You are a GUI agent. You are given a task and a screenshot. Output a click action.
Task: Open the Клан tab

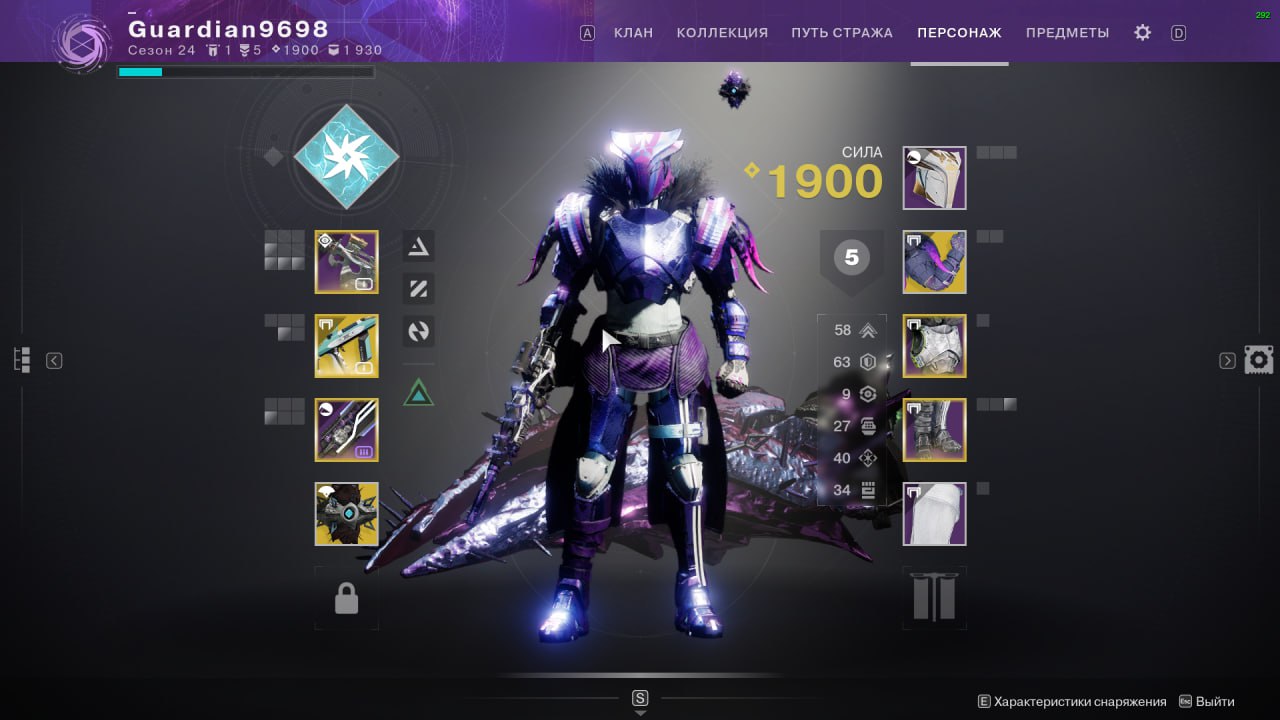pyautogui.click(x=633, y=33)
